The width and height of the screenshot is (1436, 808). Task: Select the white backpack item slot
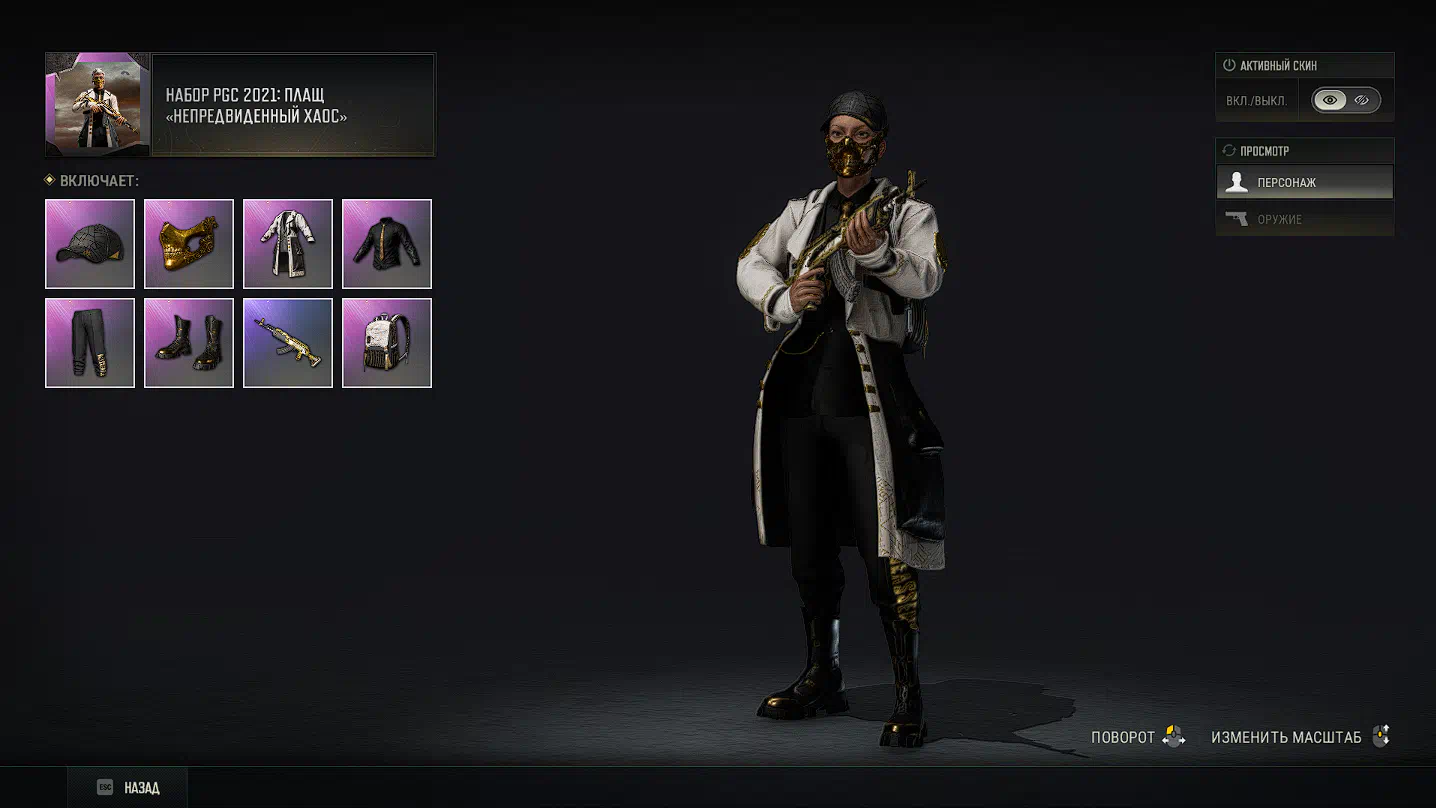[387, 343]
